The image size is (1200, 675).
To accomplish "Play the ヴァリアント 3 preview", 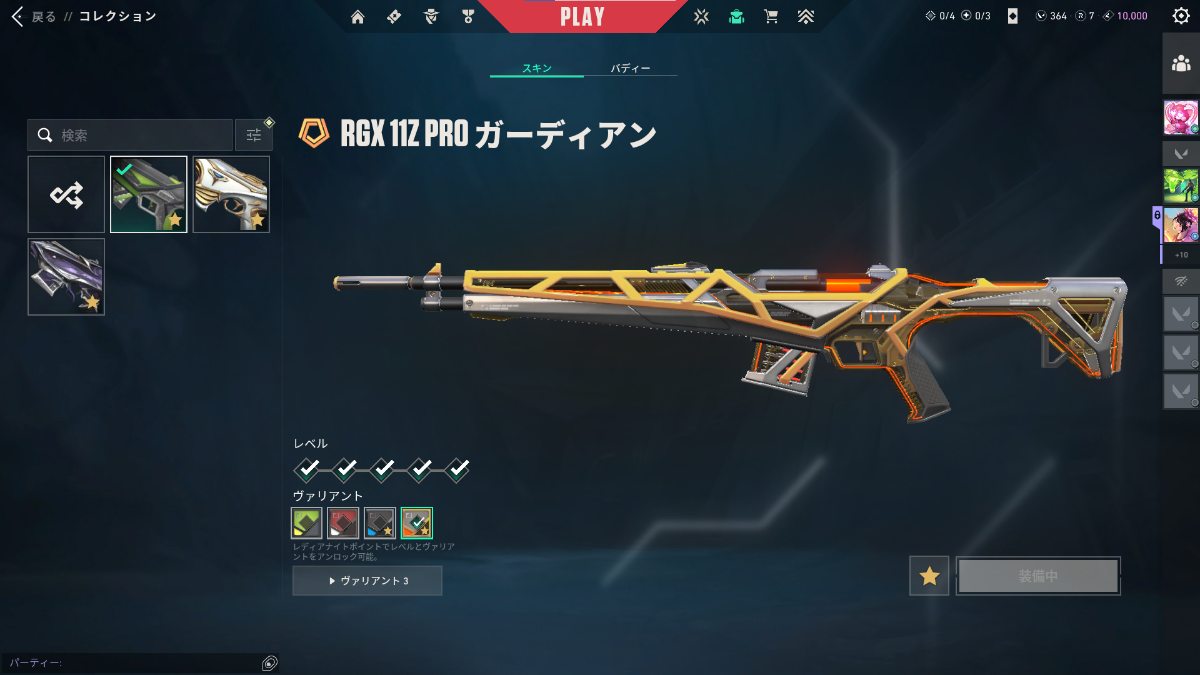I will click(x=367, y=581).
